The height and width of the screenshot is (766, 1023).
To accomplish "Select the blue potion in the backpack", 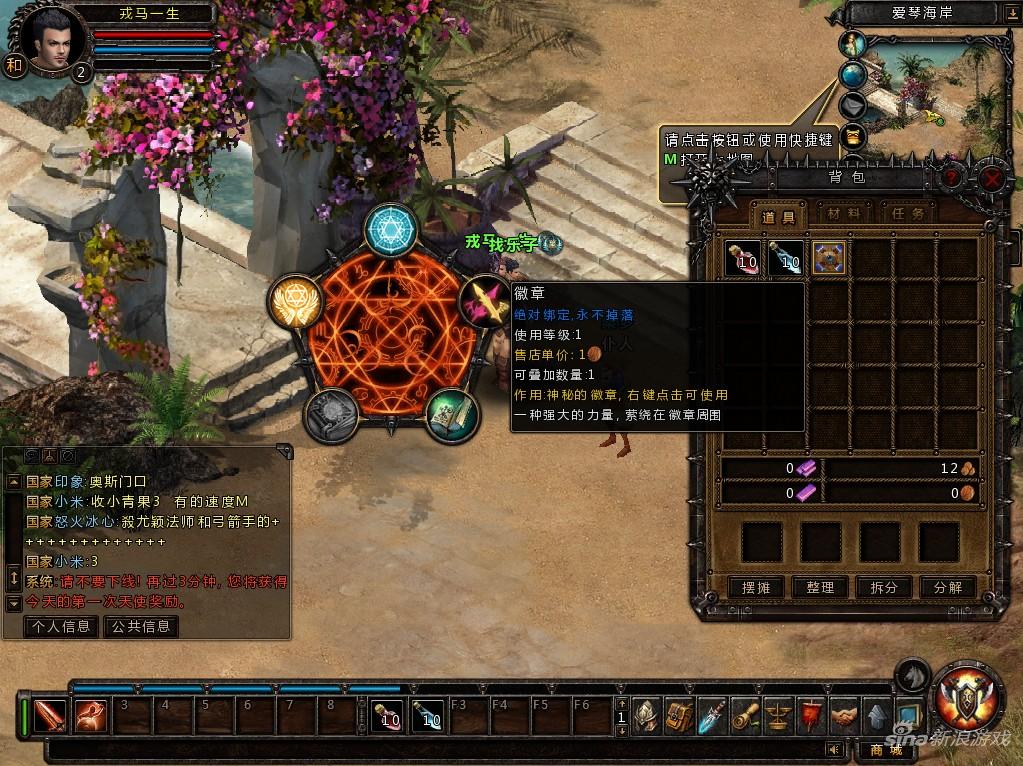I will point(786,258).
